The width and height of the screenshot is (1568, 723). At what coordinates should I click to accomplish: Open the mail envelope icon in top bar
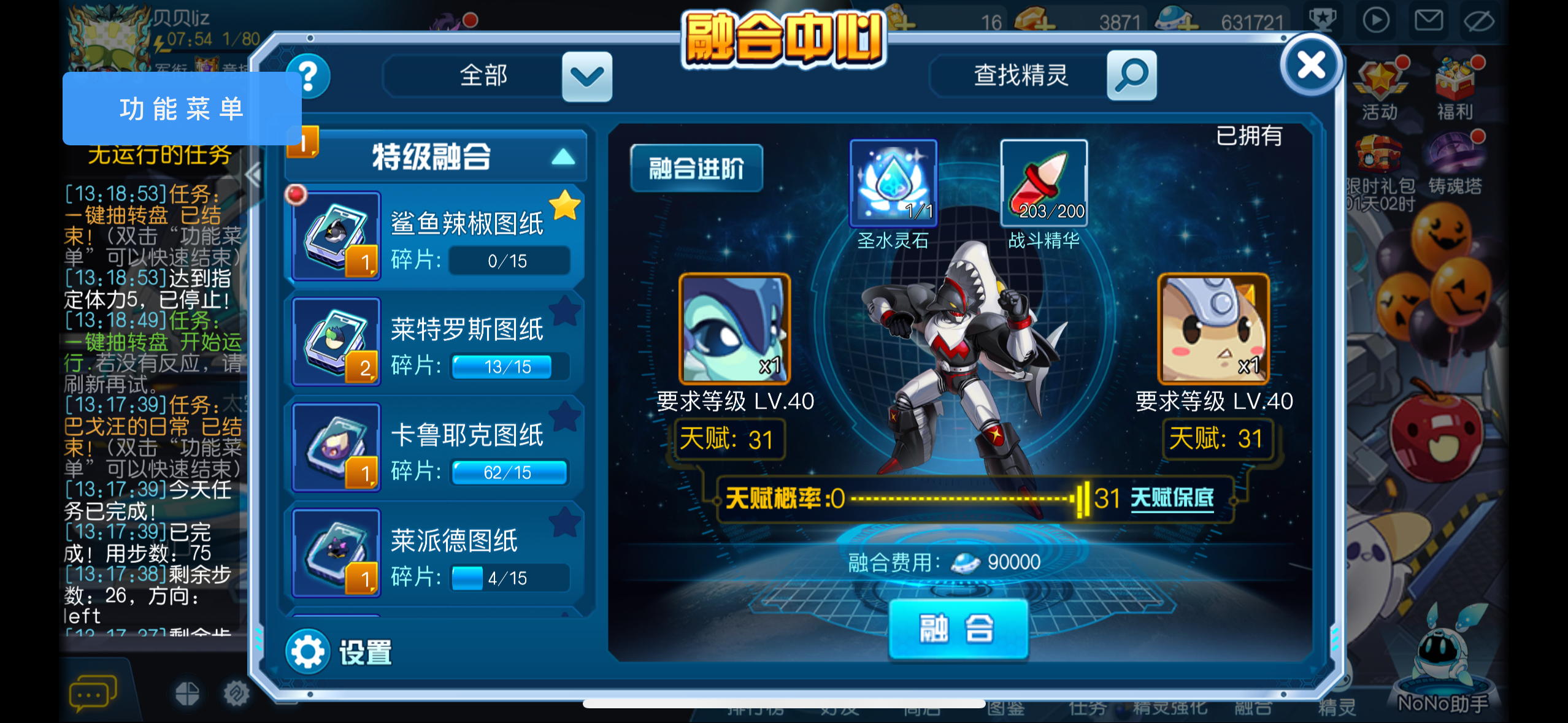1428,20
